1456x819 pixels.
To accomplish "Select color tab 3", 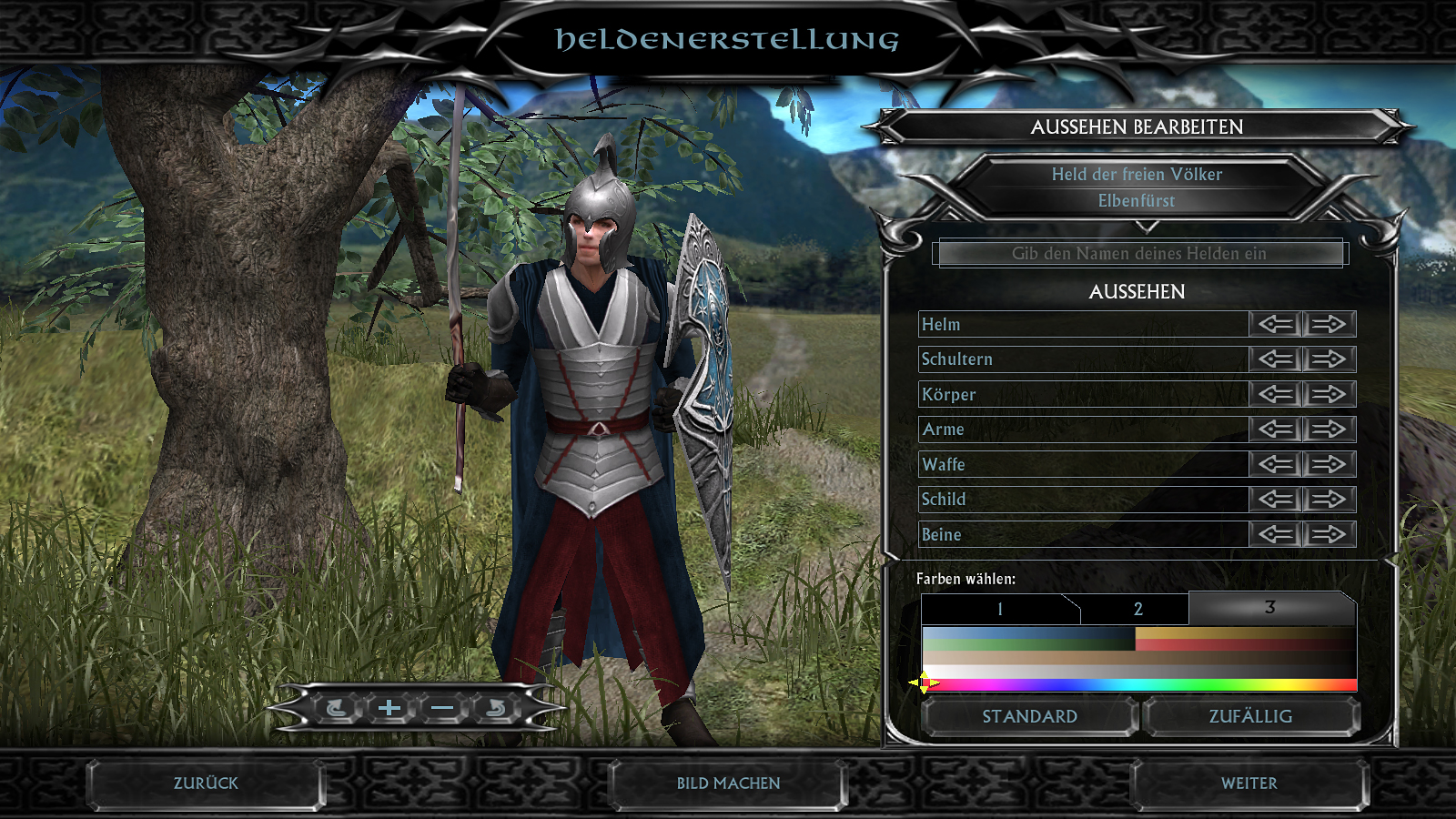I will [1270, 608].
